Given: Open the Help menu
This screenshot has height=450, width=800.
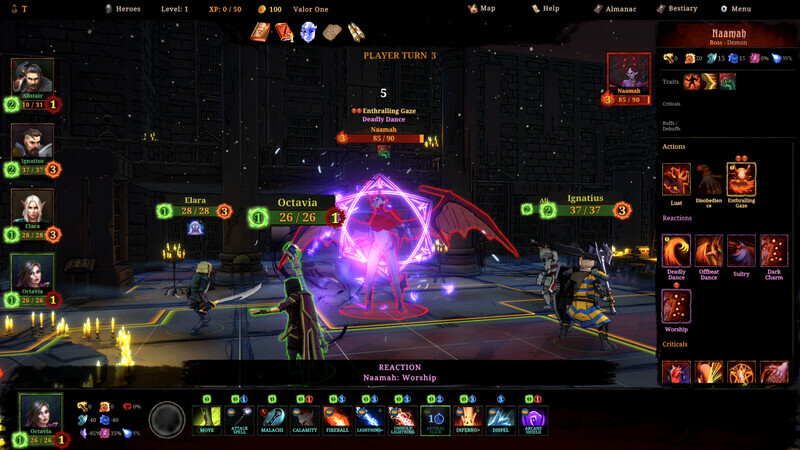Looking at the screenshot, I should (545, 8).
